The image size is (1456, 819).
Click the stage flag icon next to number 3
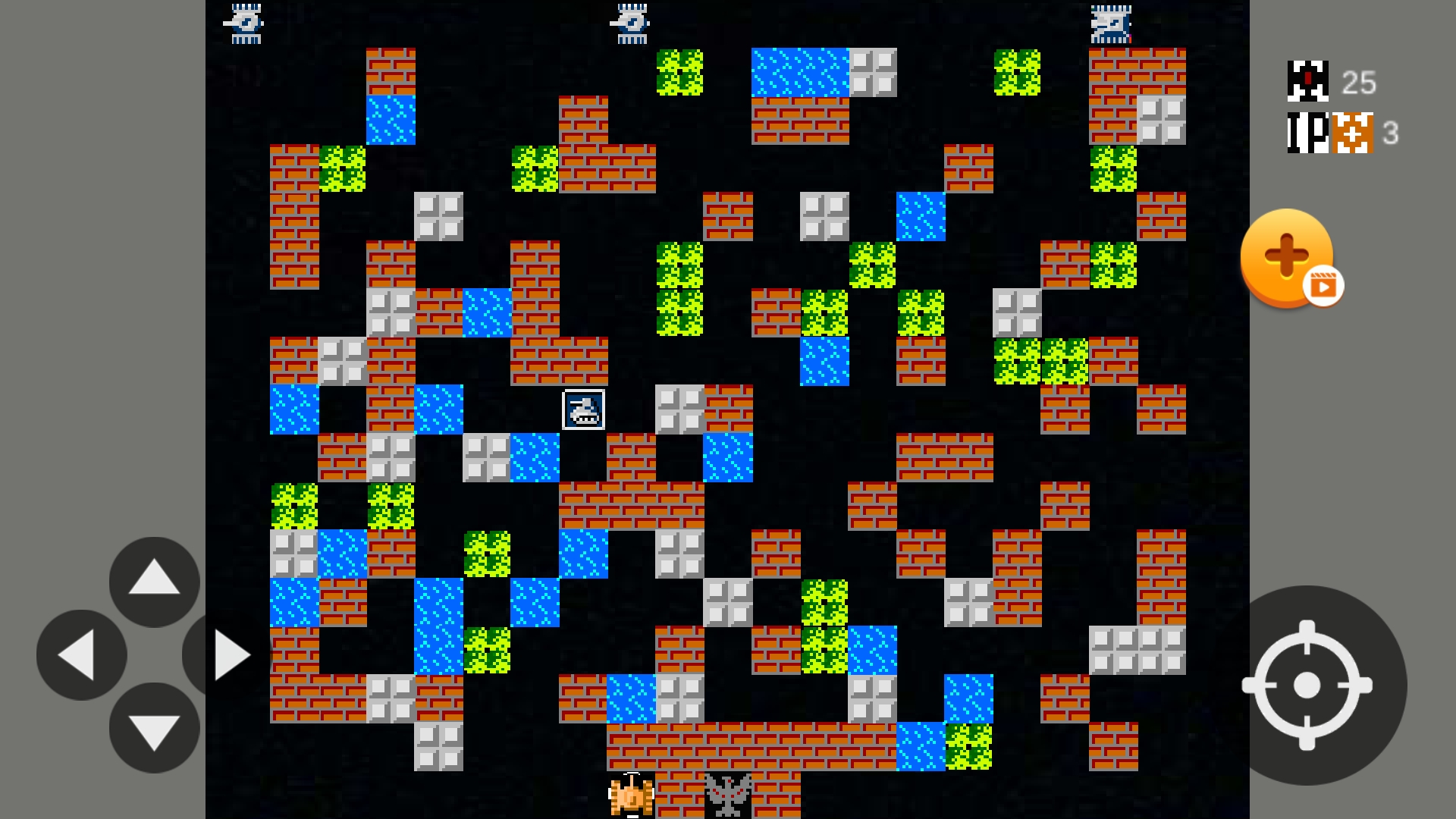click(1354, 133)
